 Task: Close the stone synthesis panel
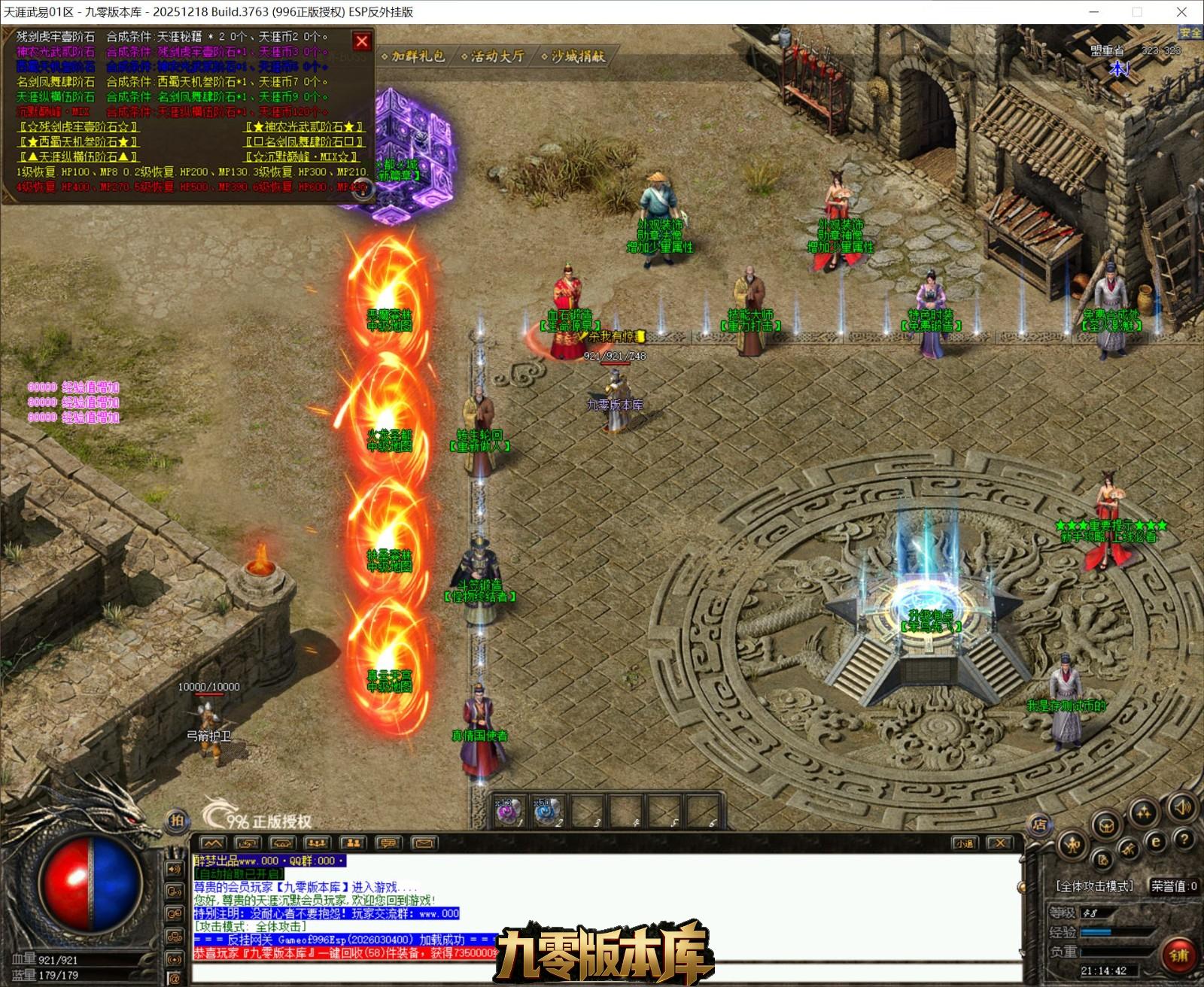(x=362, y=41)
